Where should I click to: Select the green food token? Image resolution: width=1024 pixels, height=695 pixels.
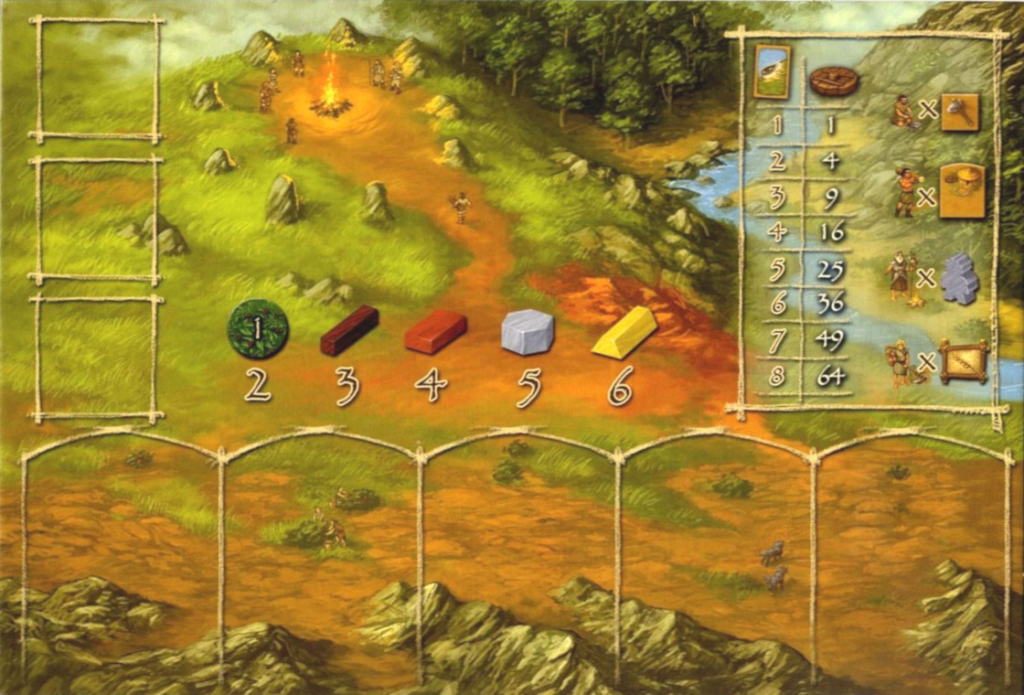[x=258, y=329]
